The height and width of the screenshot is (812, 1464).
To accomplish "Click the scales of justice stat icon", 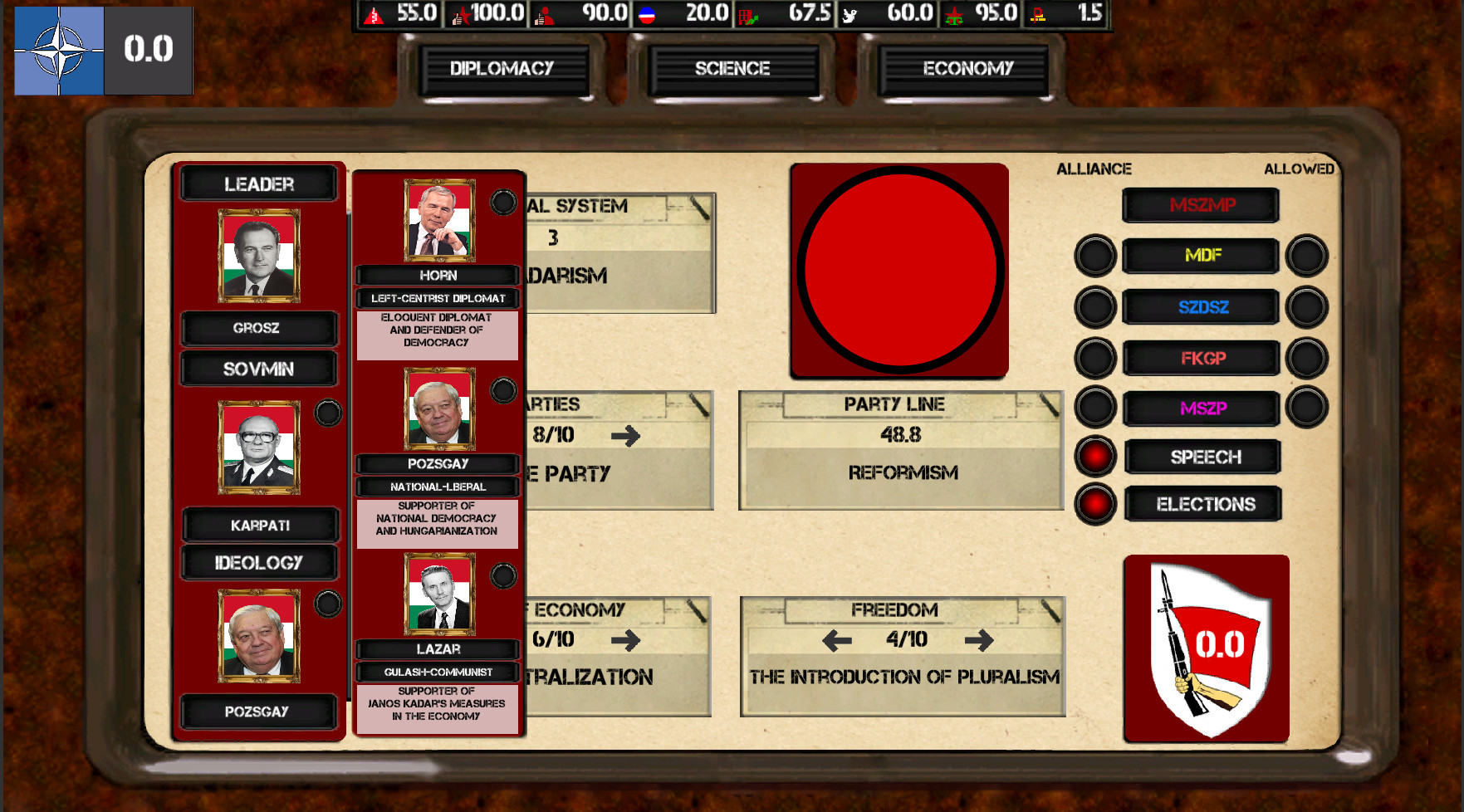I will pos(955,14).
